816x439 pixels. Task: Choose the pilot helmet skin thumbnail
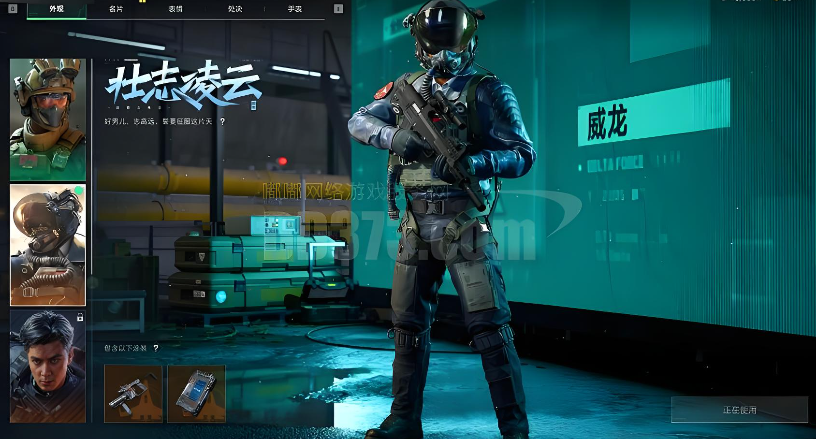point(48,244)
